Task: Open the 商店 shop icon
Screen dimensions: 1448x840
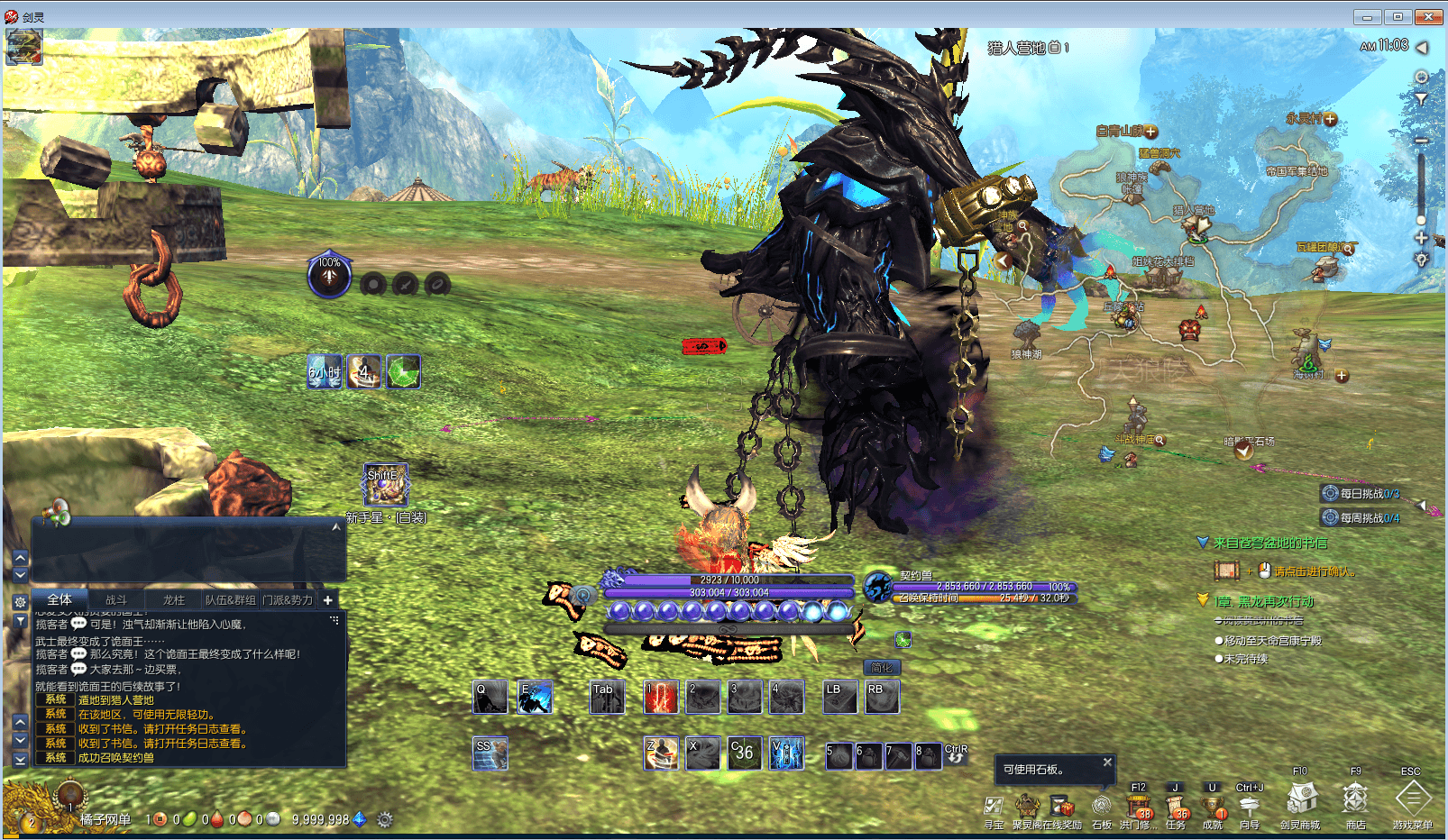Action: (x=1355, y=800)
